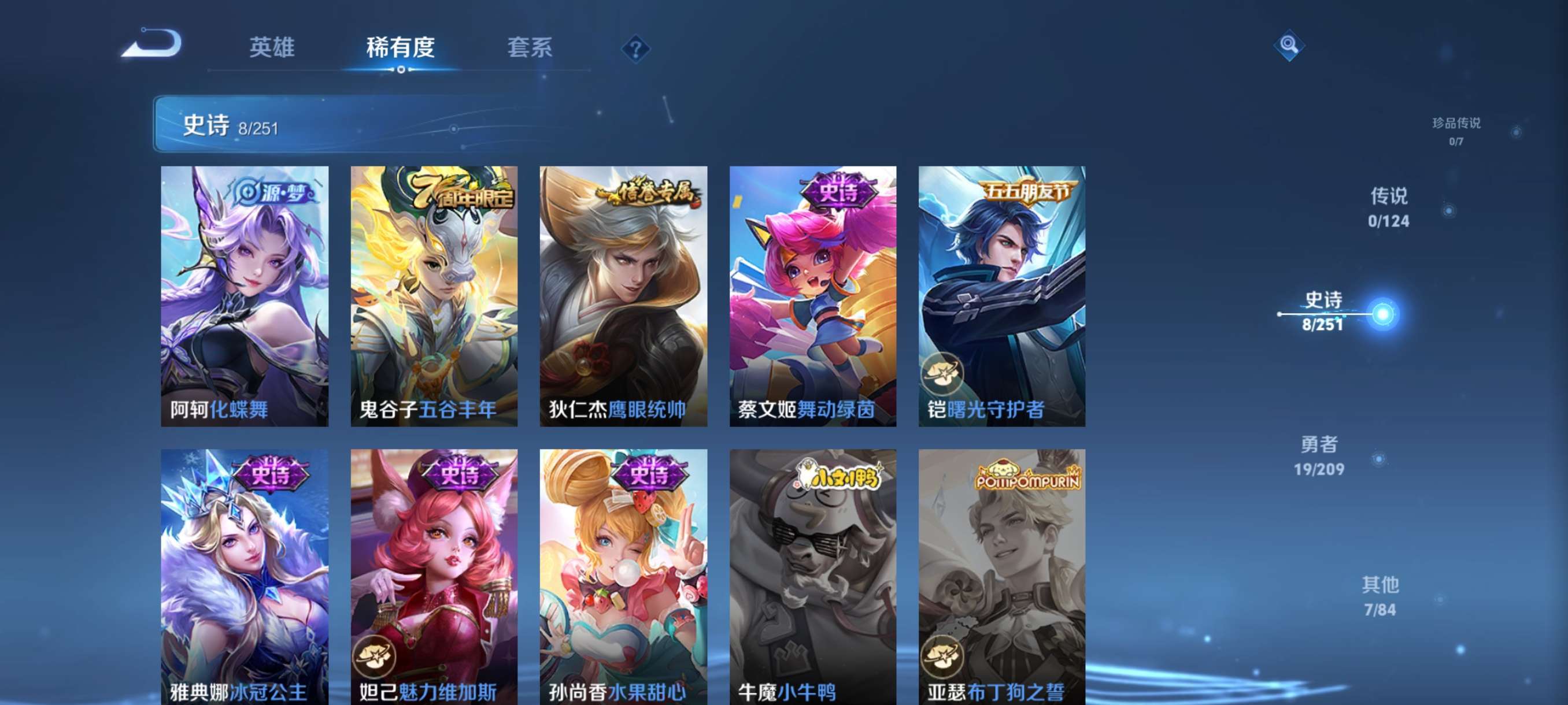Viewport: 1568px width, 705px height.
Task: Open the help question mark icon
Action: coord(635,49)
